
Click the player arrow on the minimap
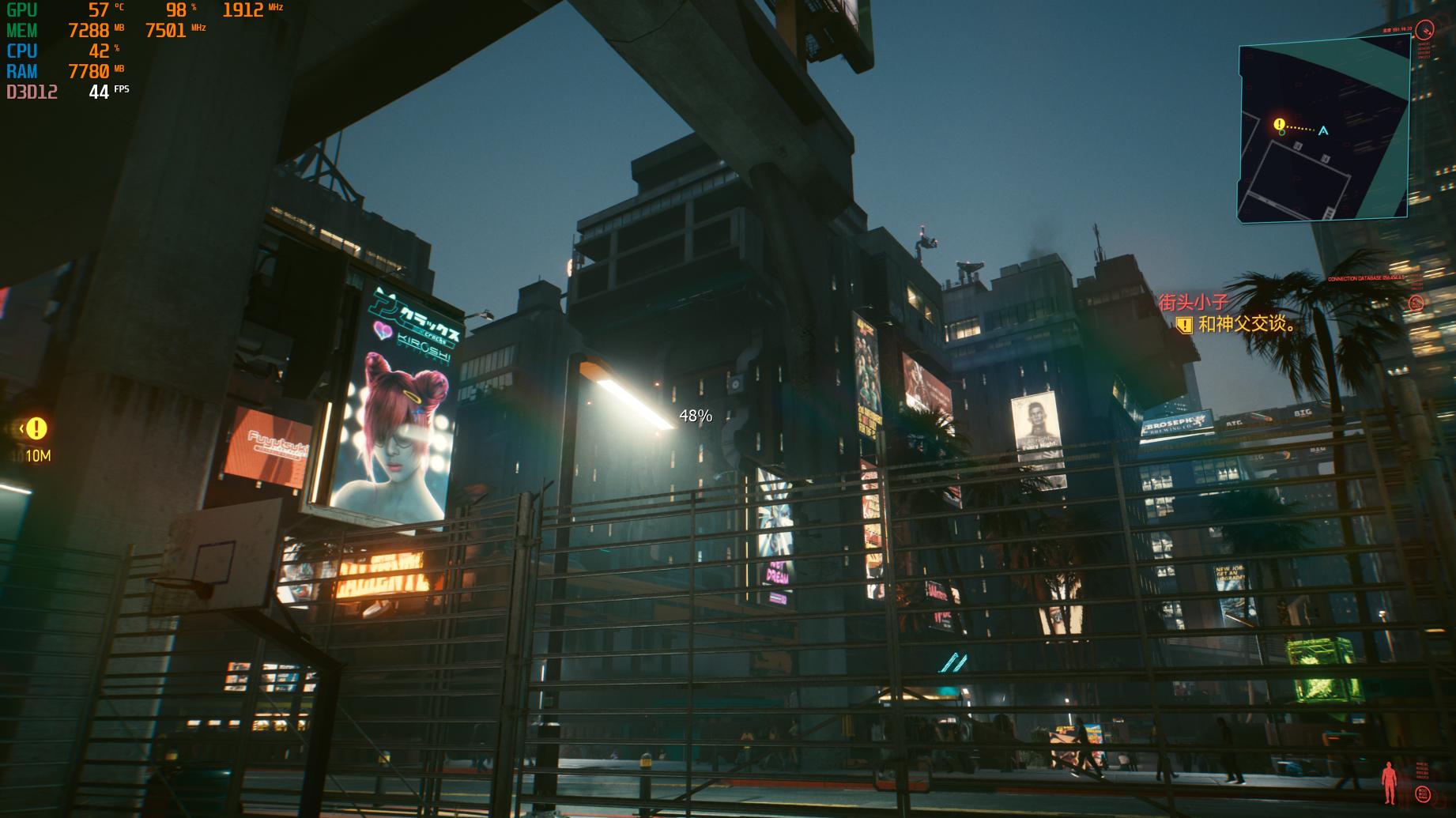pos(1323,130)
